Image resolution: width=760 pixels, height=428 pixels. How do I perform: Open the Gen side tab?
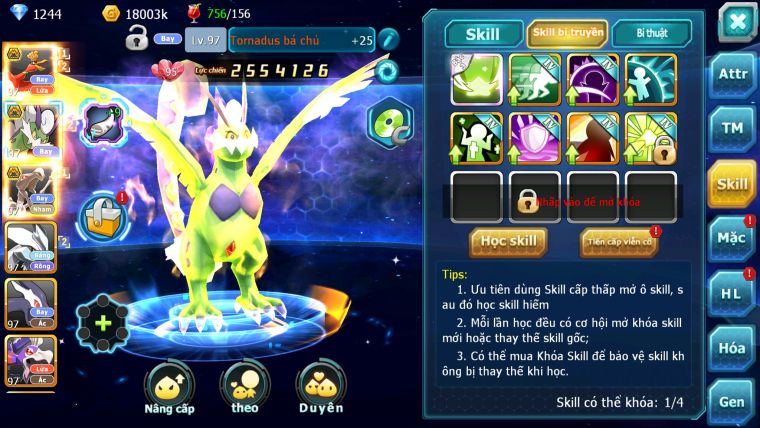click(x=731, y=402)
